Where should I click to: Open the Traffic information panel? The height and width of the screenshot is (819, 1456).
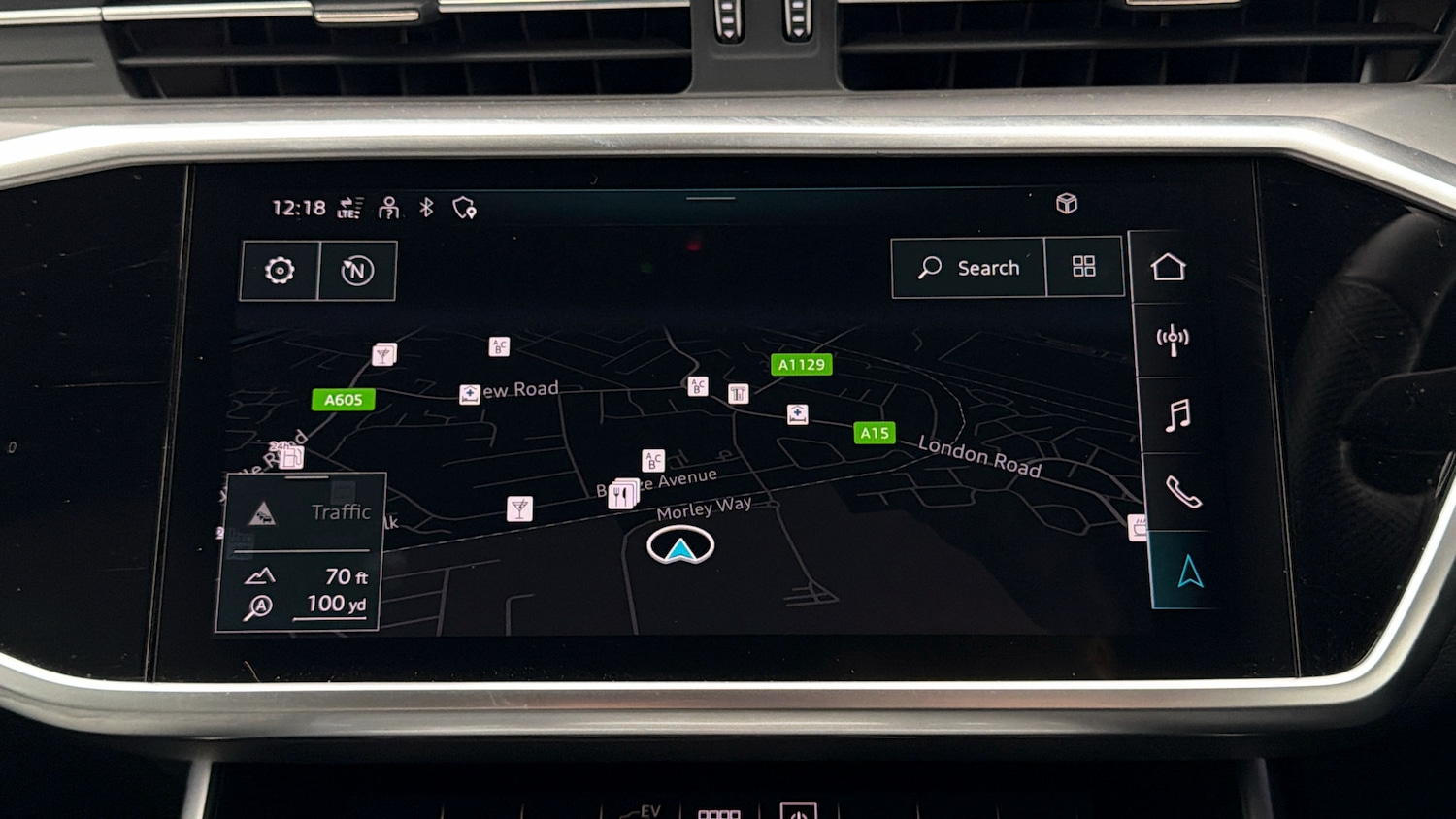301,512
